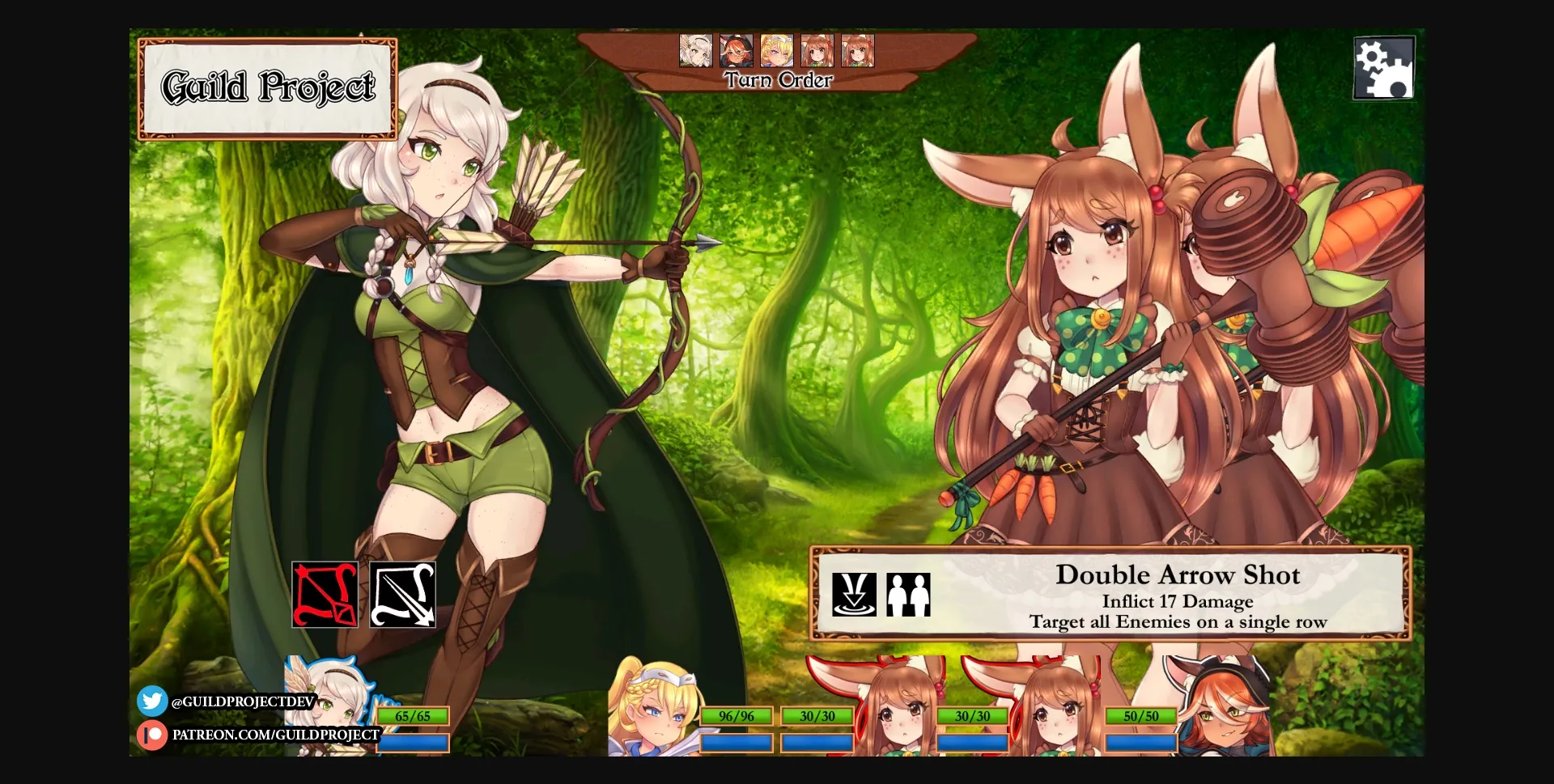Click the Patreon logo icon

(152, 735)
